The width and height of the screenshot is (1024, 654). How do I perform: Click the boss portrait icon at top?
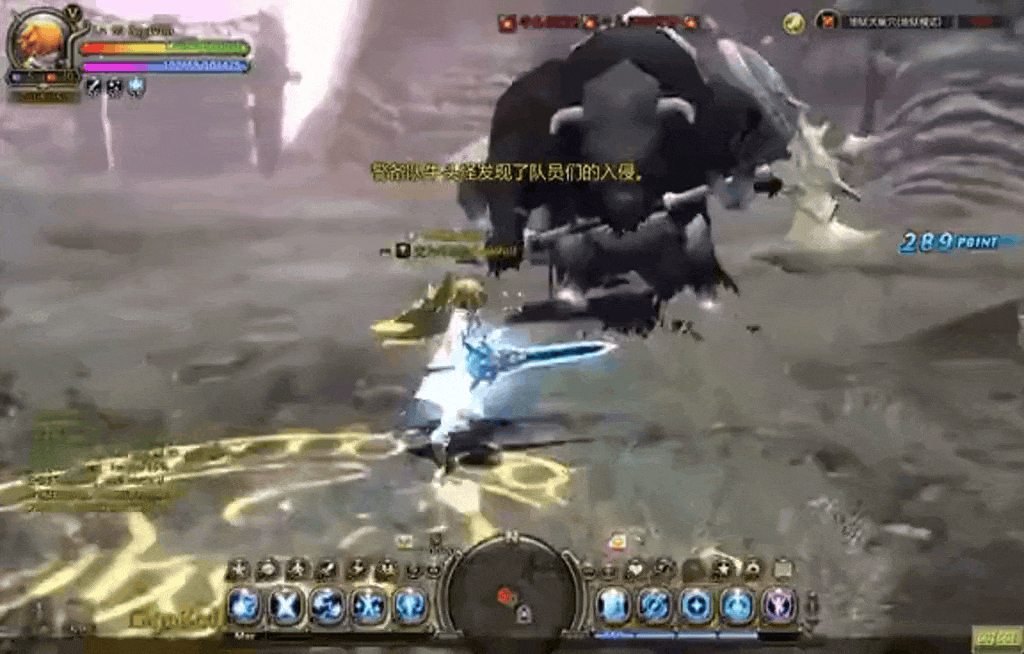[508, 22]
